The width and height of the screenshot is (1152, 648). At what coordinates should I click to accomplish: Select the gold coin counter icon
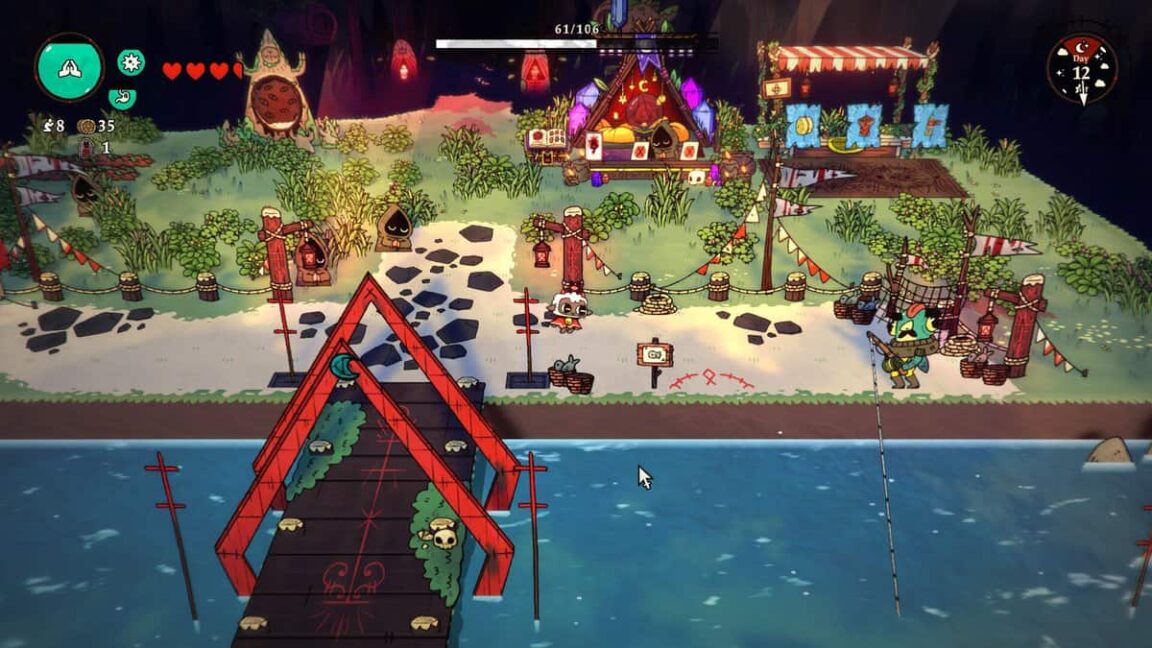86,126
